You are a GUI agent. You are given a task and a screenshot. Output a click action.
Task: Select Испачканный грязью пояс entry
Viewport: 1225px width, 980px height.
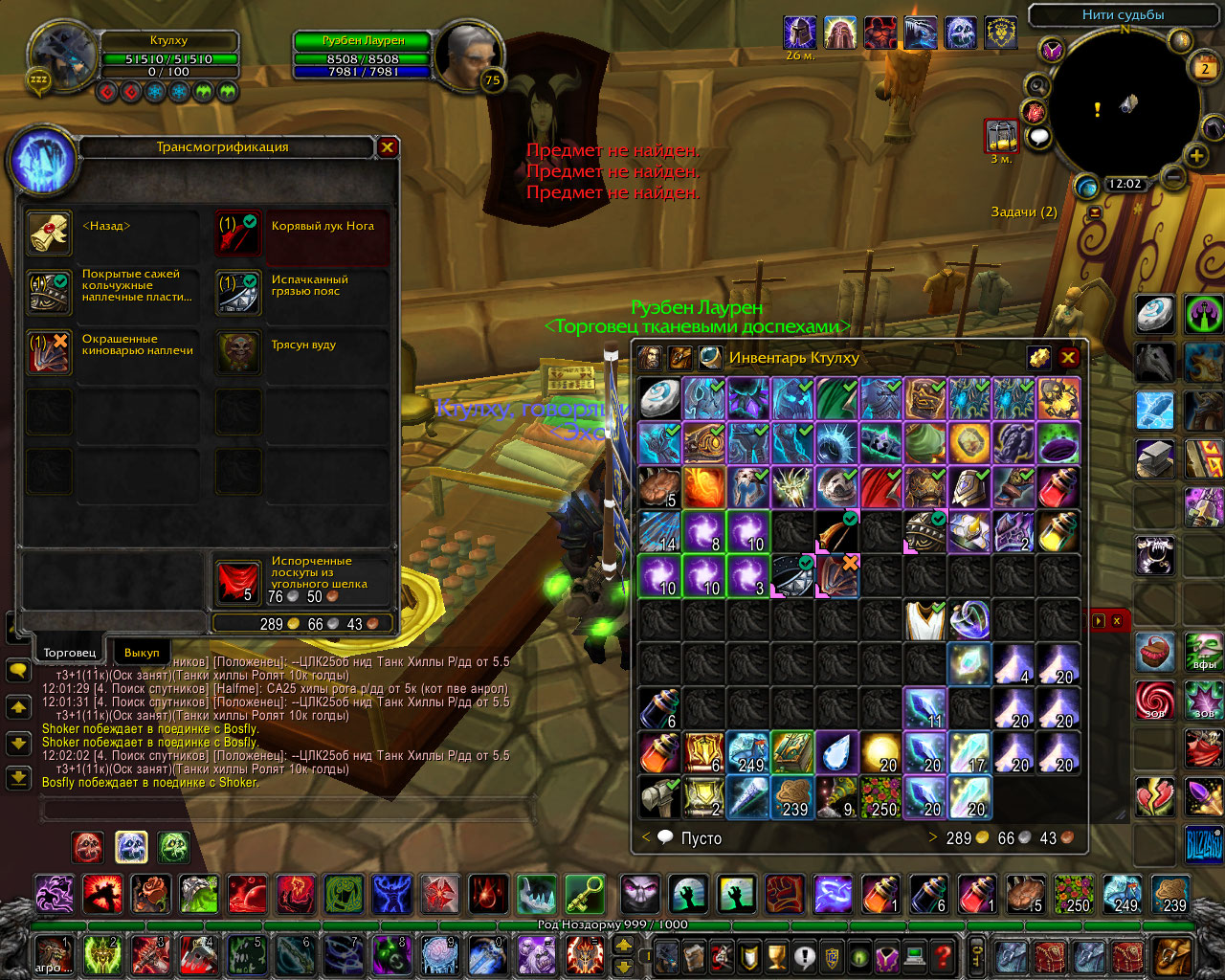[237, 292]
